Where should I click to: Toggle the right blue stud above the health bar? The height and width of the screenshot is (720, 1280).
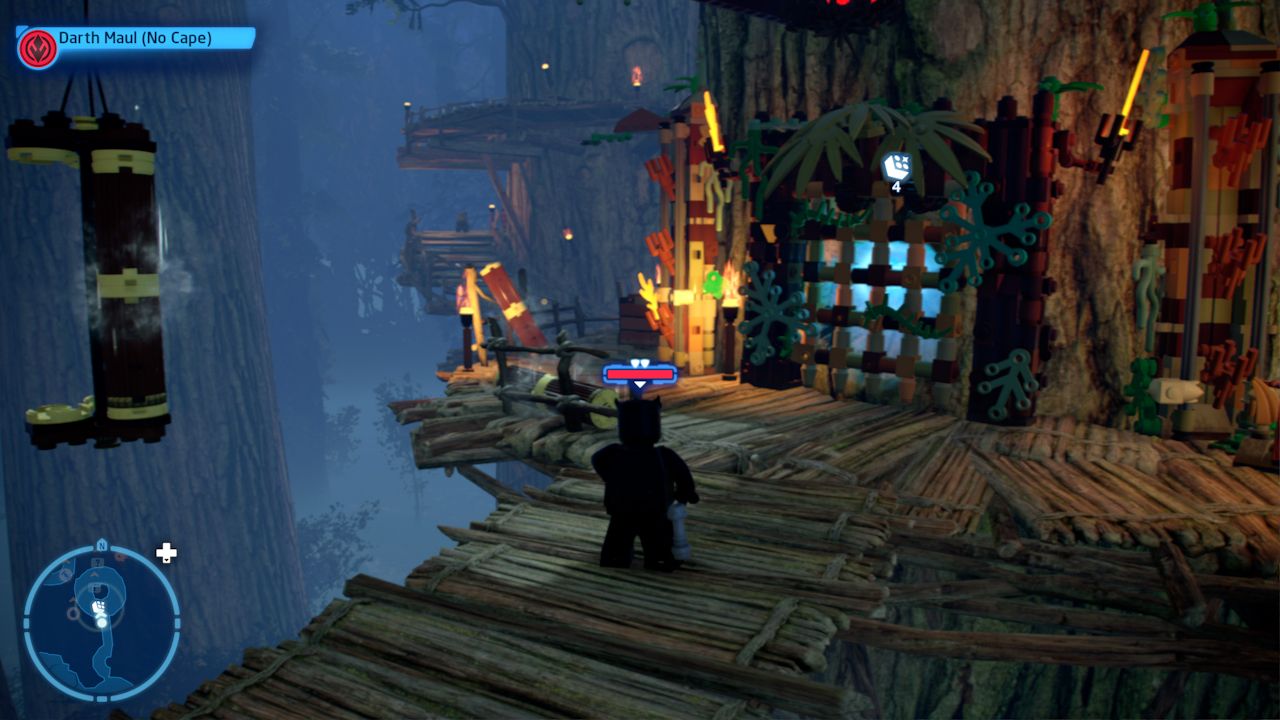[645, 362]
